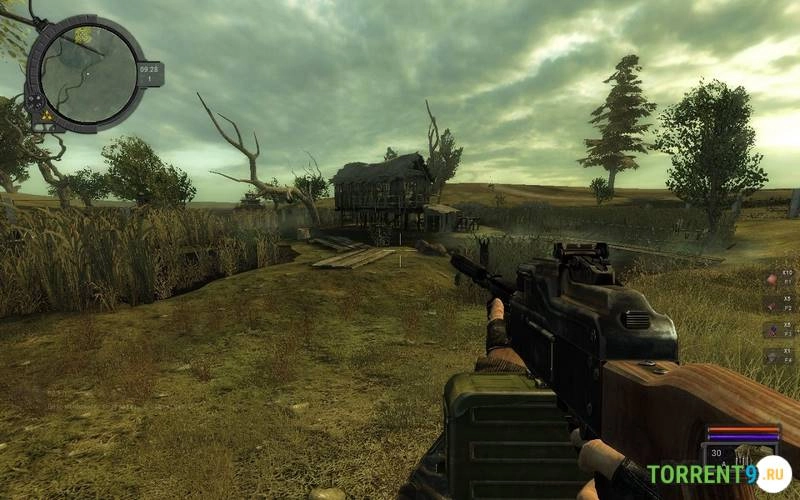The width and height of the screenshot is (800, 500).
Task: Open the torrent9.ru watermark link
Action: tap(718, 475)
